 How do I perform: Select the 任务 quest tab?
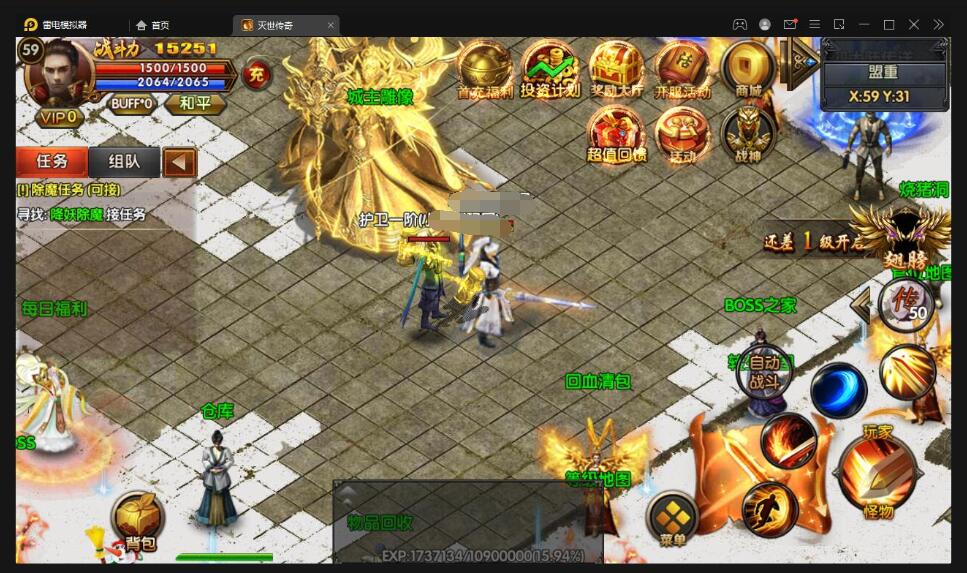click(x=52, y=161)
